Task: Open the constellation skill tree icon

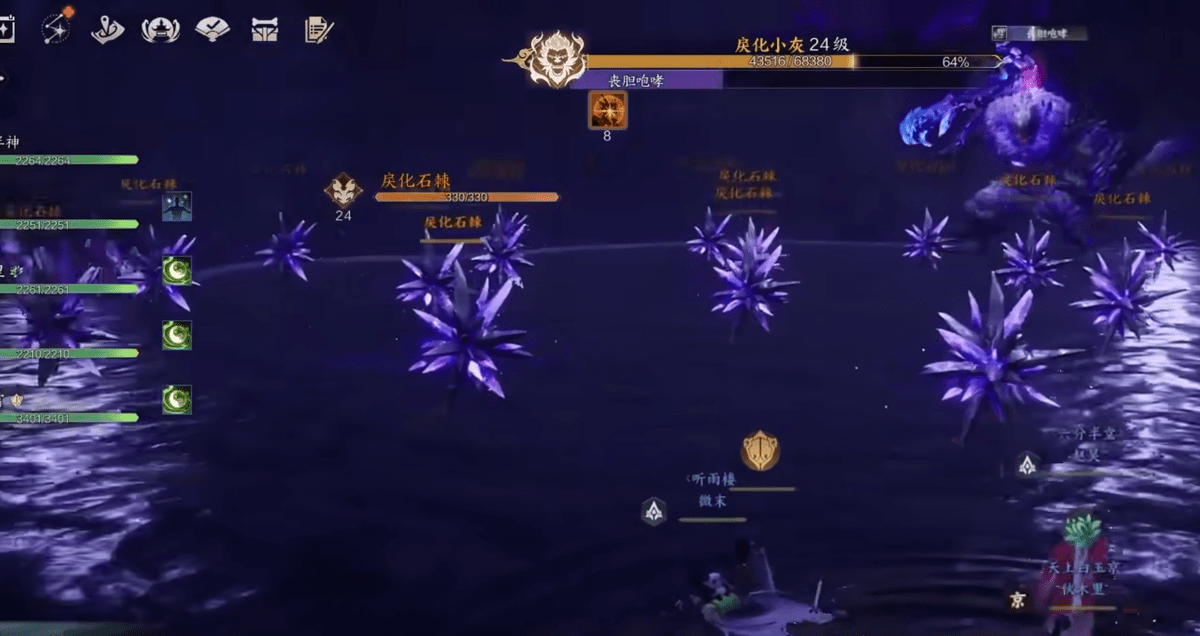Action: [x=56, y=28]
